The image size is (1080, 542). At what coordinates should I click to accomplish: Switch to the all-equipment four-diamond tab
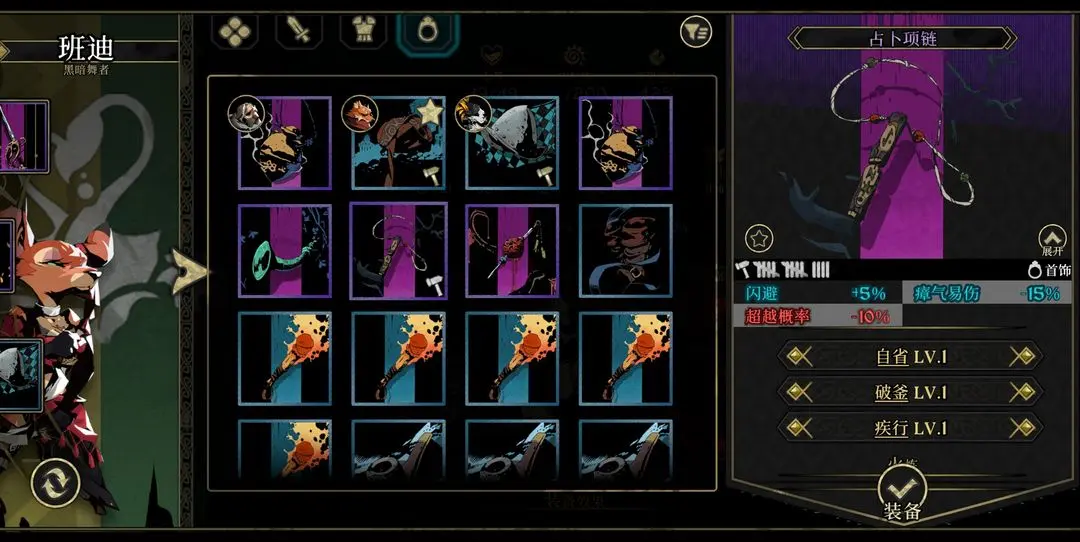tap(238, 31)
